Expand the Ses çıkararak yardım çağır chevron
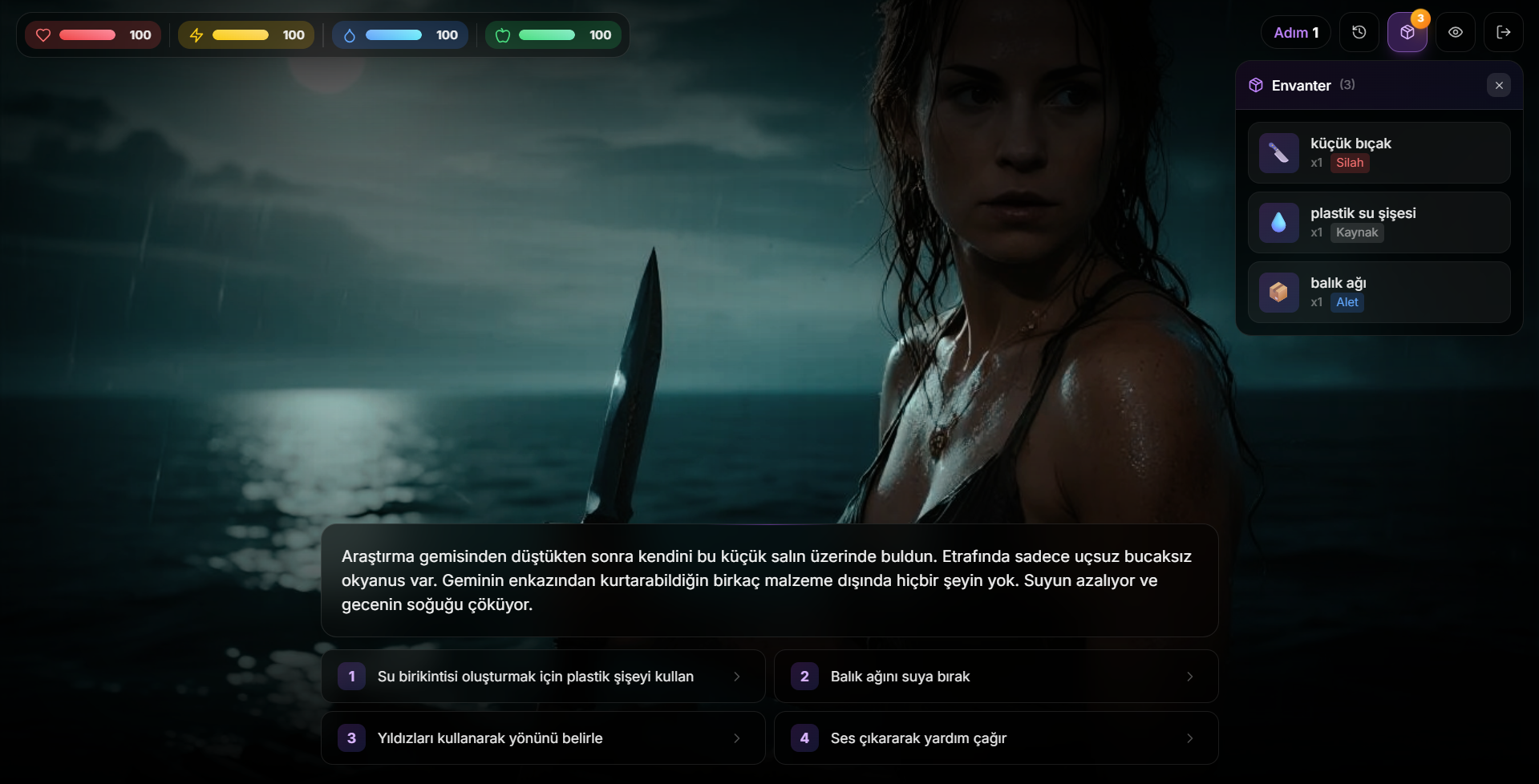Image resolution: width=1539 pixels, height=784 pixels. (x=1189, y=738)
